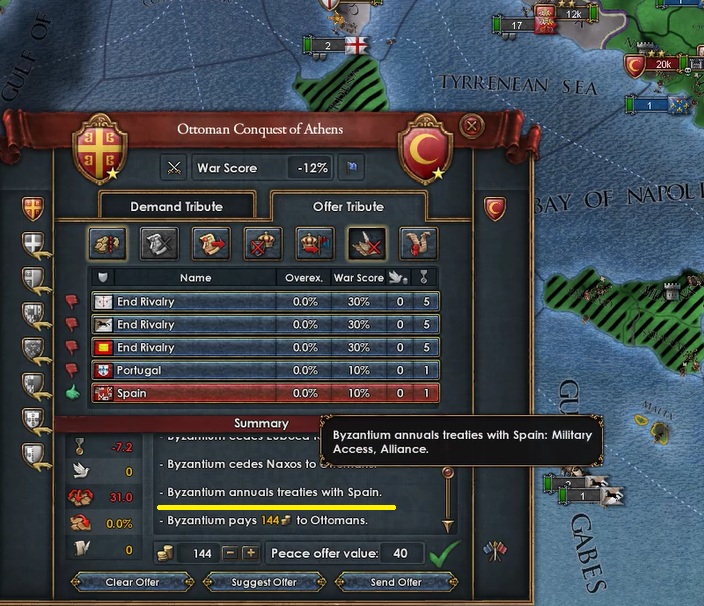Screen dimensions: 704x606
Task: Sort the list by War Score column
Action: coord(358,277)
